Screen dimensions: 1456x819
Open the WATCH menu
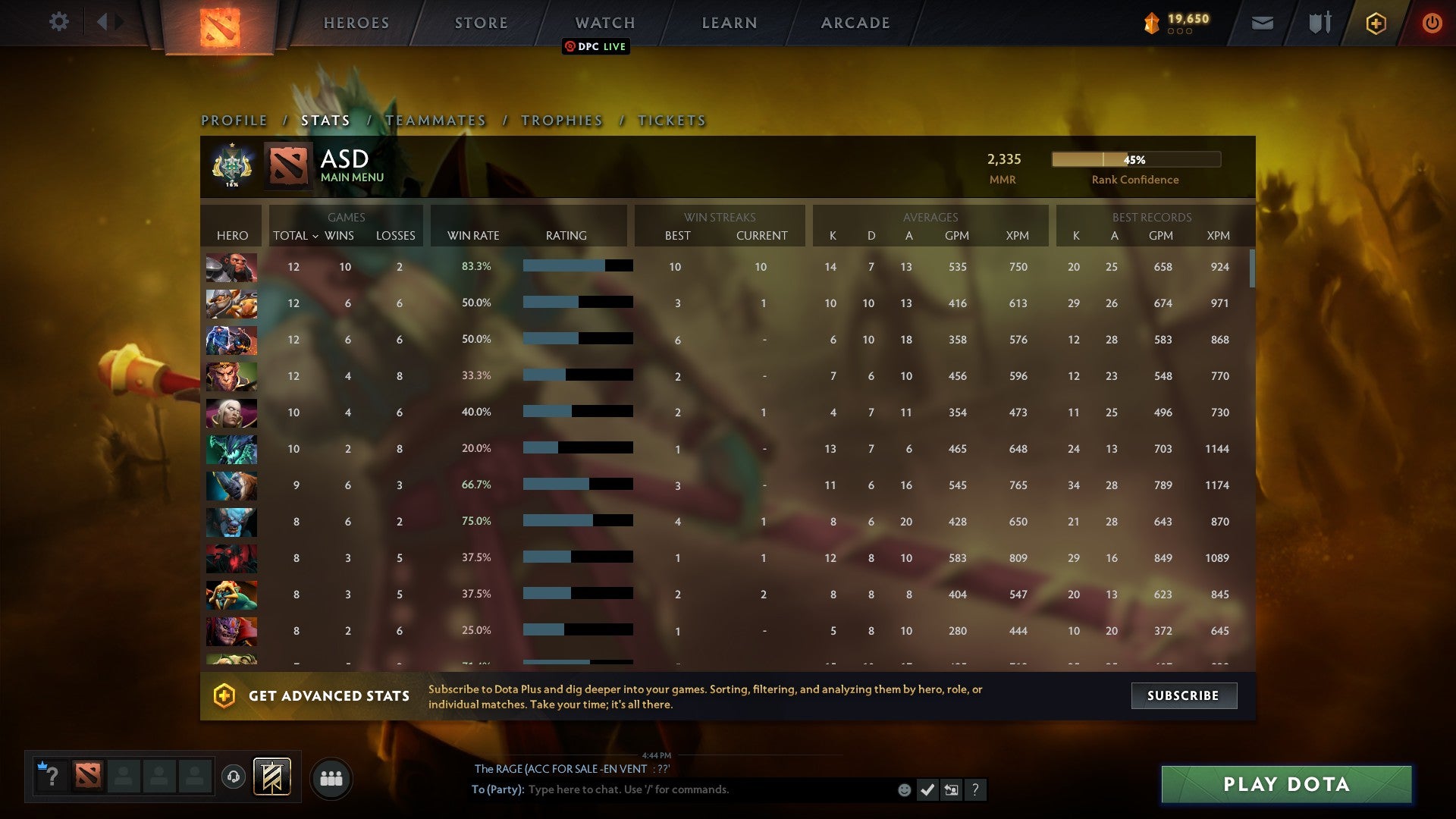pyautogui.click(x=604, y=23)
